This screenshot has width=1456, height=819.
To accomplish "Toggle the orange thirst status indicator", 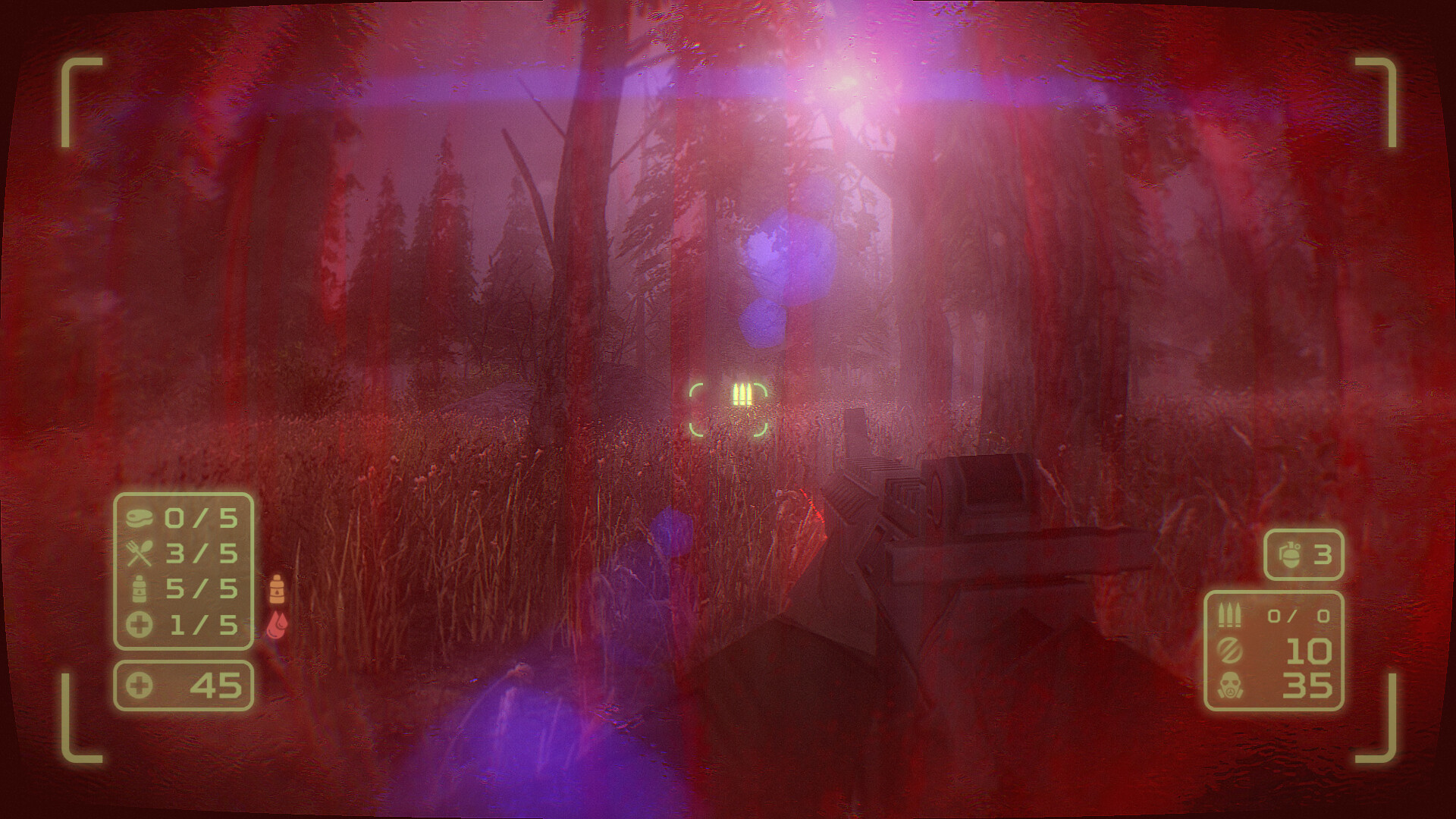I will [277, 590].
